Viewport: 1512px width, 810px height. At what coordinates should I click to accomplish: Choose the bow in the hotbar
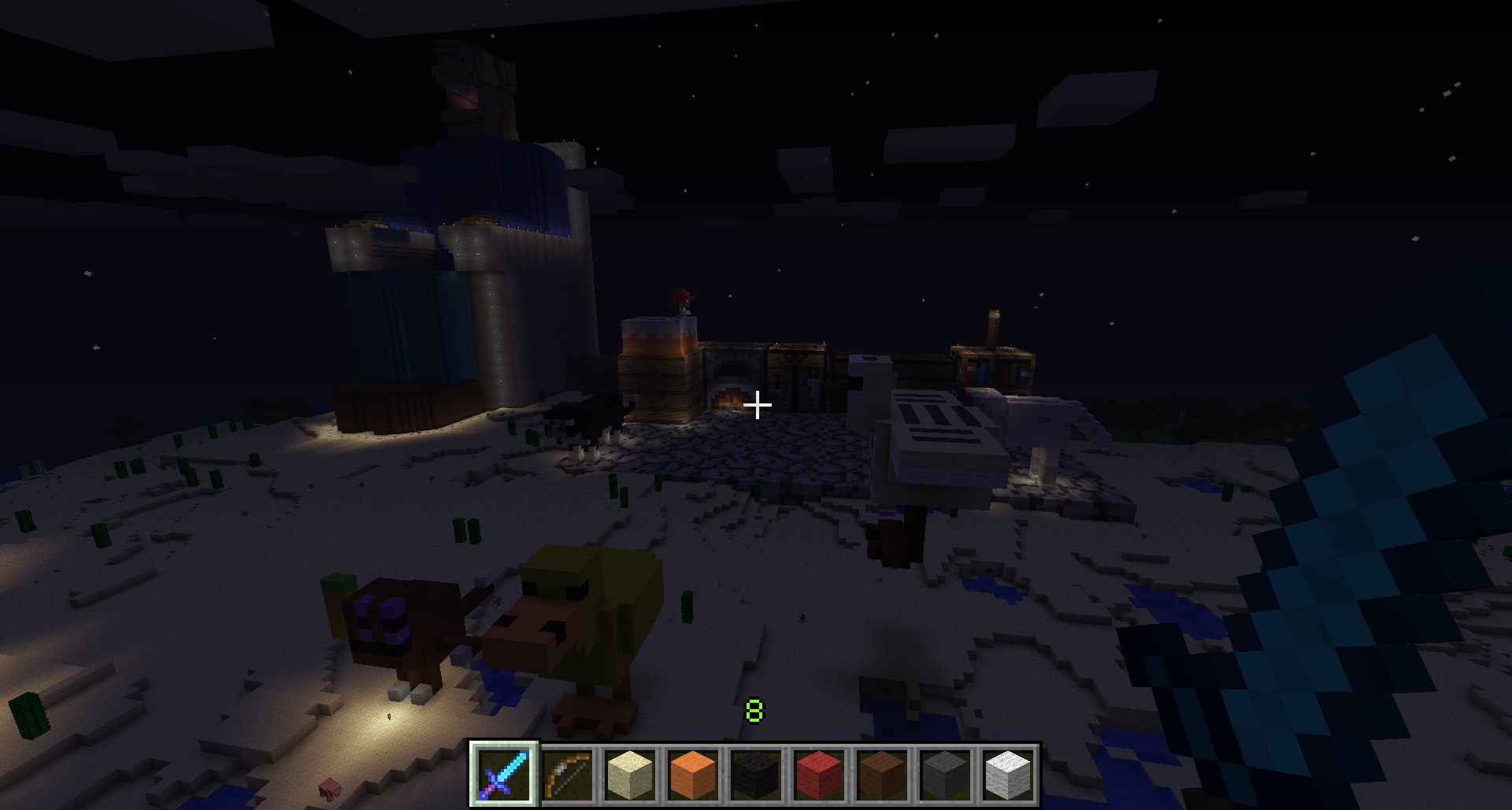(x=567, y=774)
